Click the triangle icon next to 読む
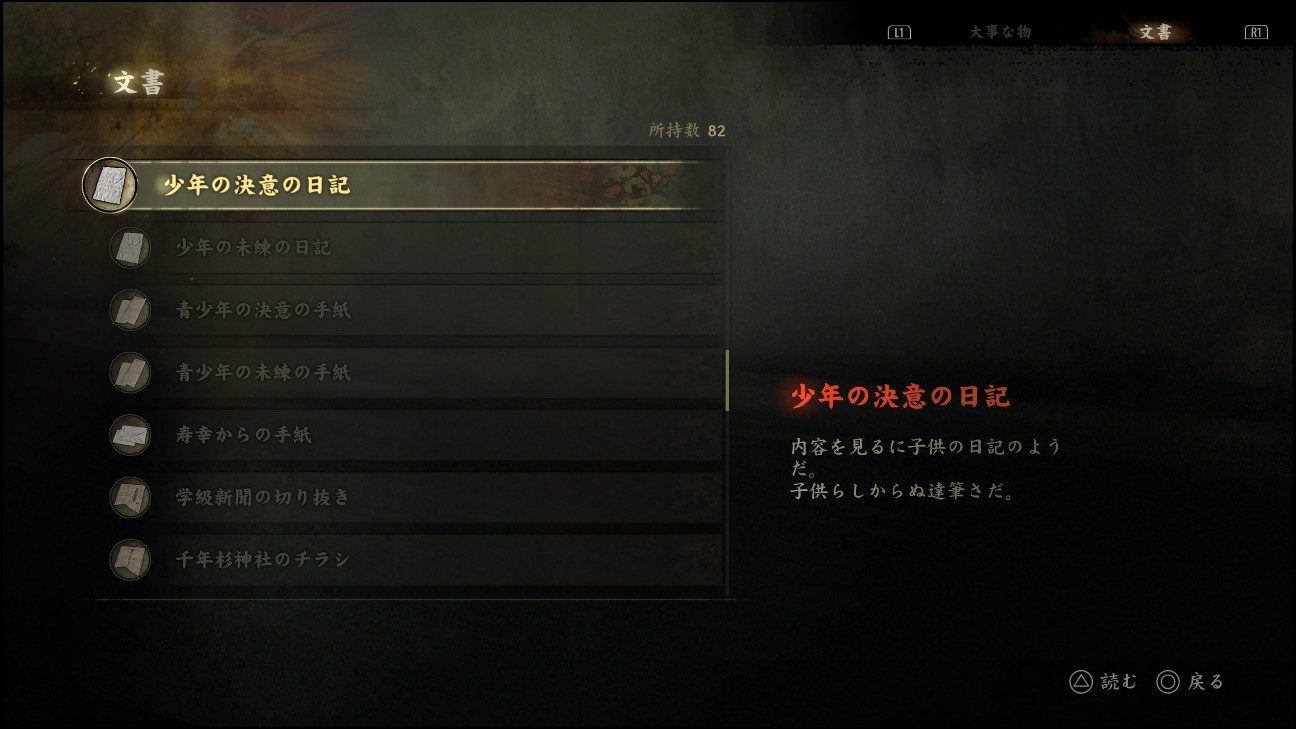1296x729 pixels. (x=1081, y=681)
